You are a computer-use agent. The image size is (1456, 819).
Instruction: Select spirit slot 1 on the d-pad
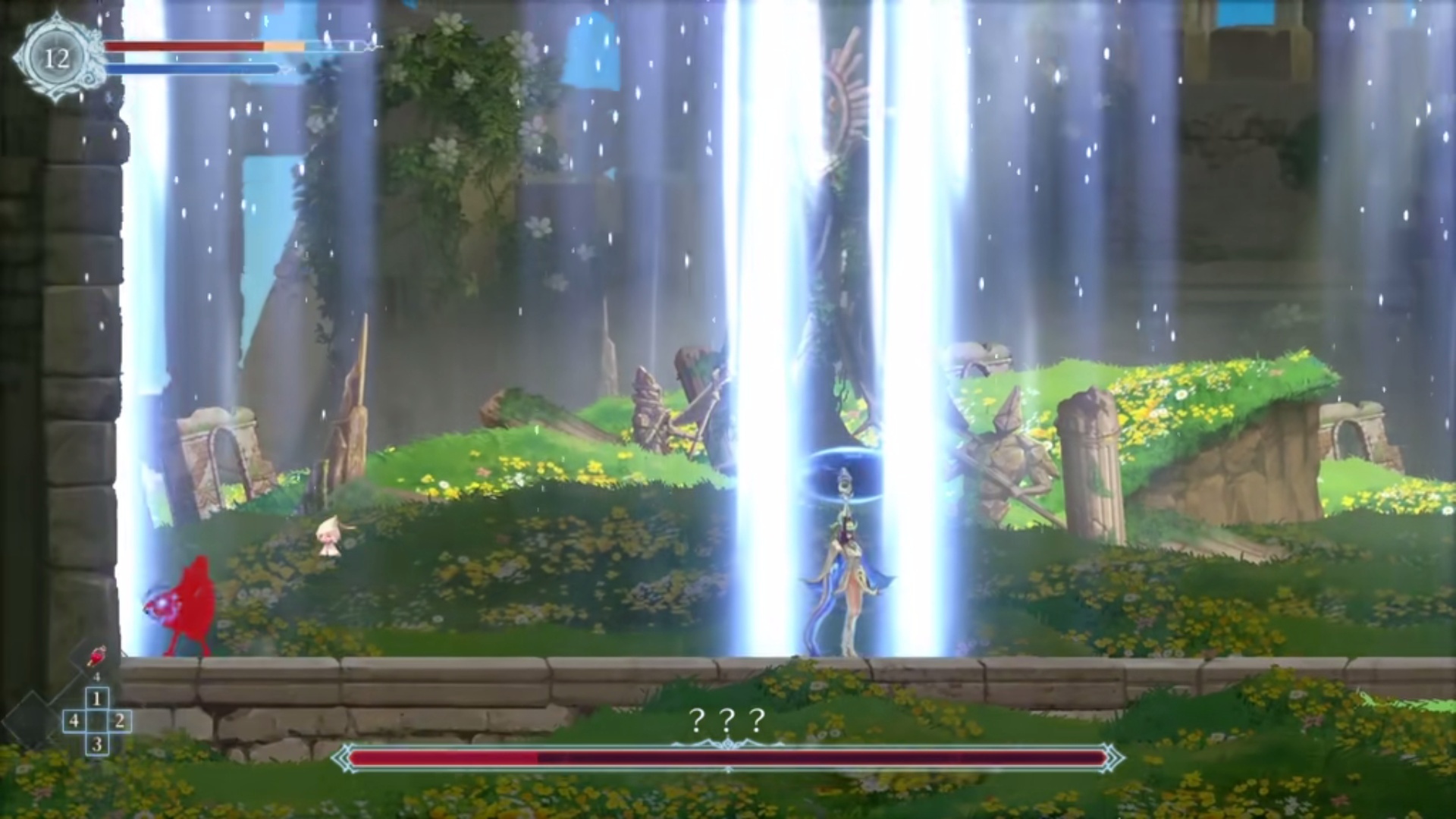click(96, 698)
